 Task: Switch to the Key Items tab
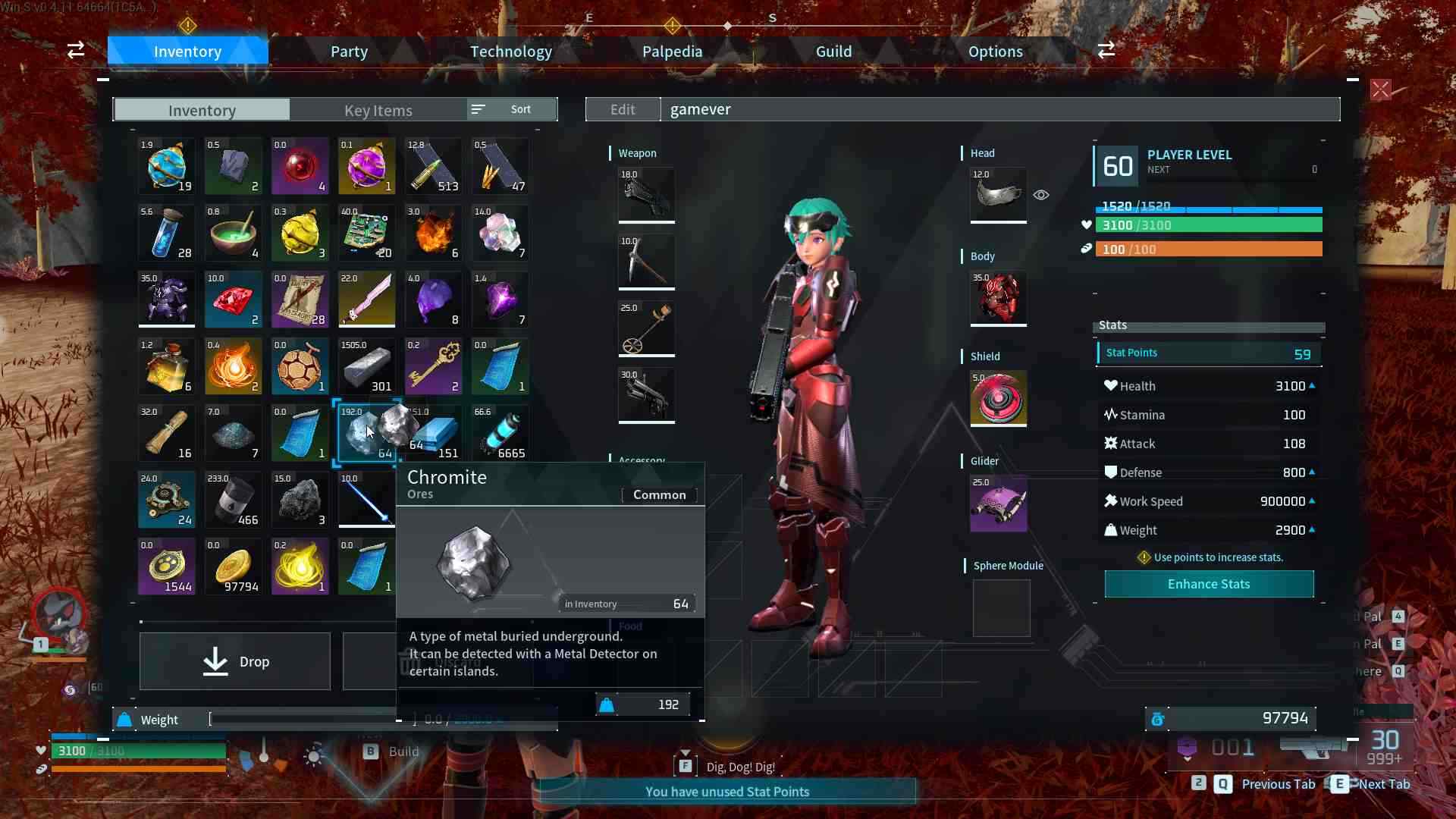point(378,110)
